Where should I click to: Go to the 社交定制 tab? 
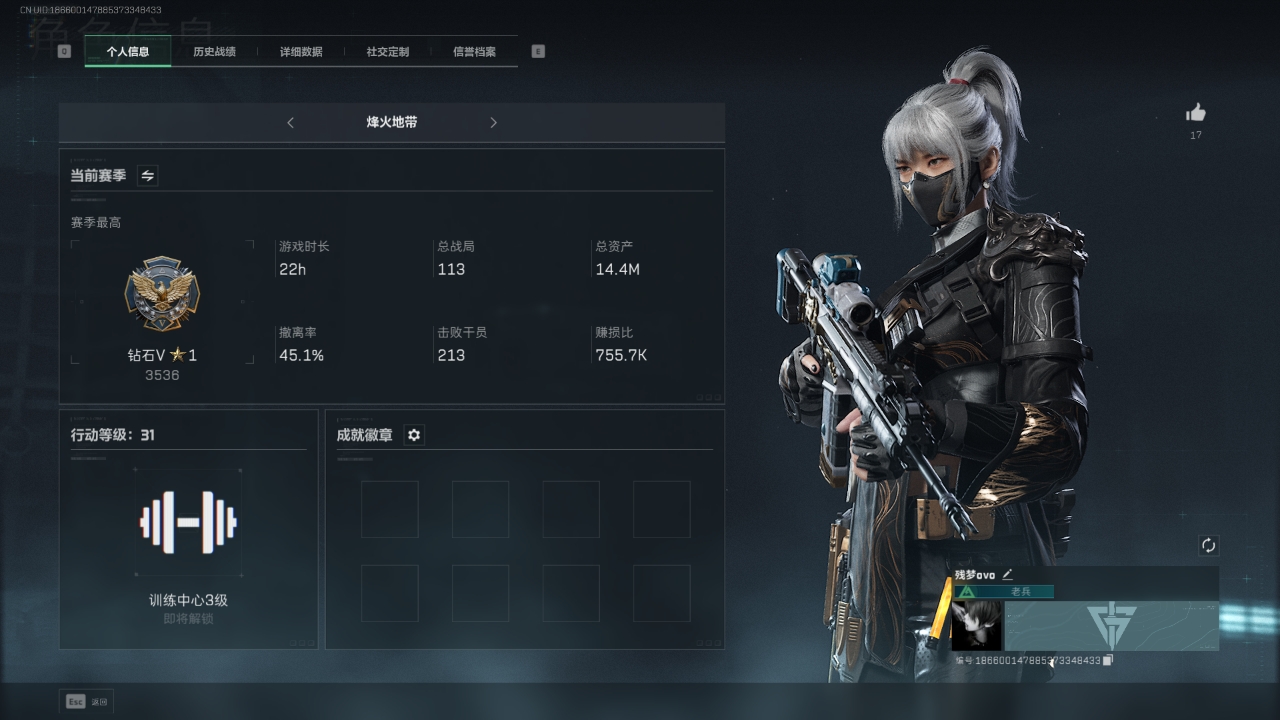388,52
